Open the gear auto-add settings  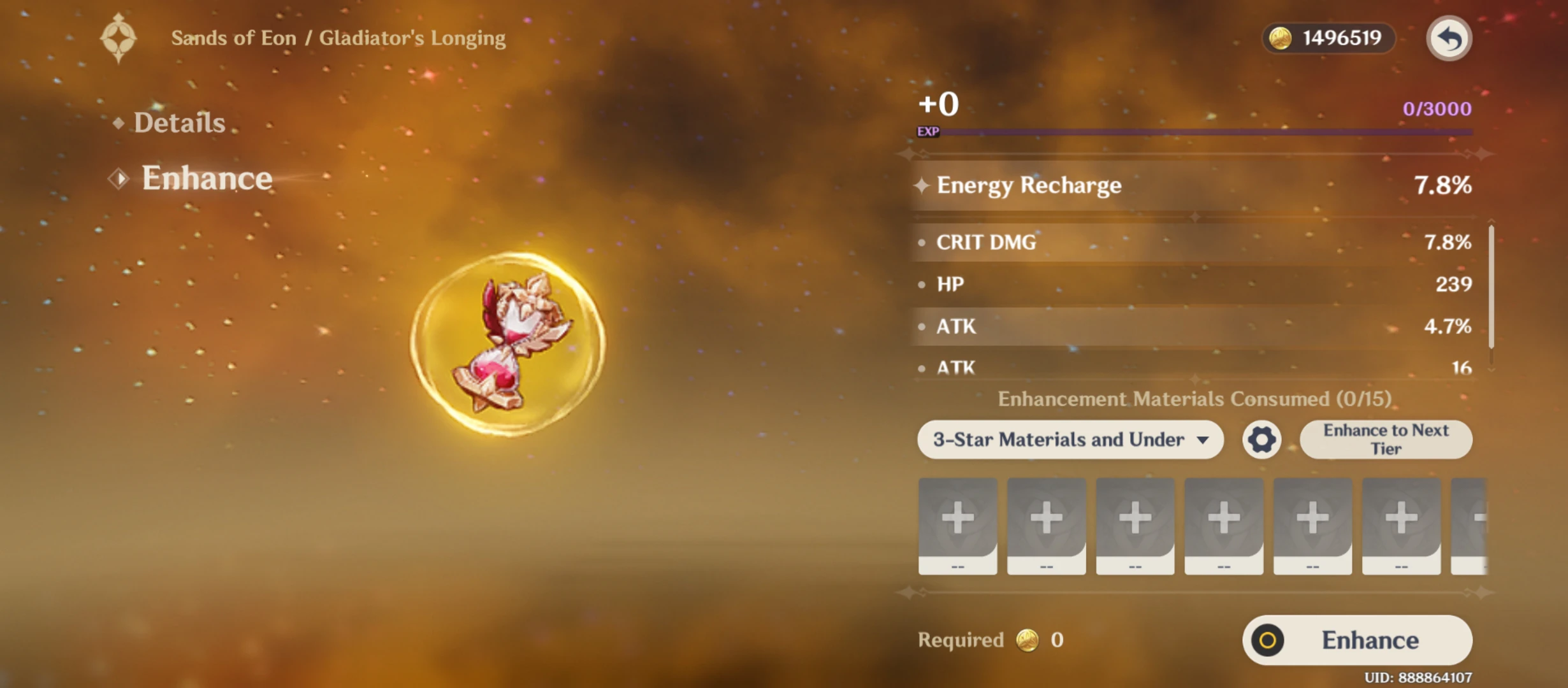pos(1261,440)
